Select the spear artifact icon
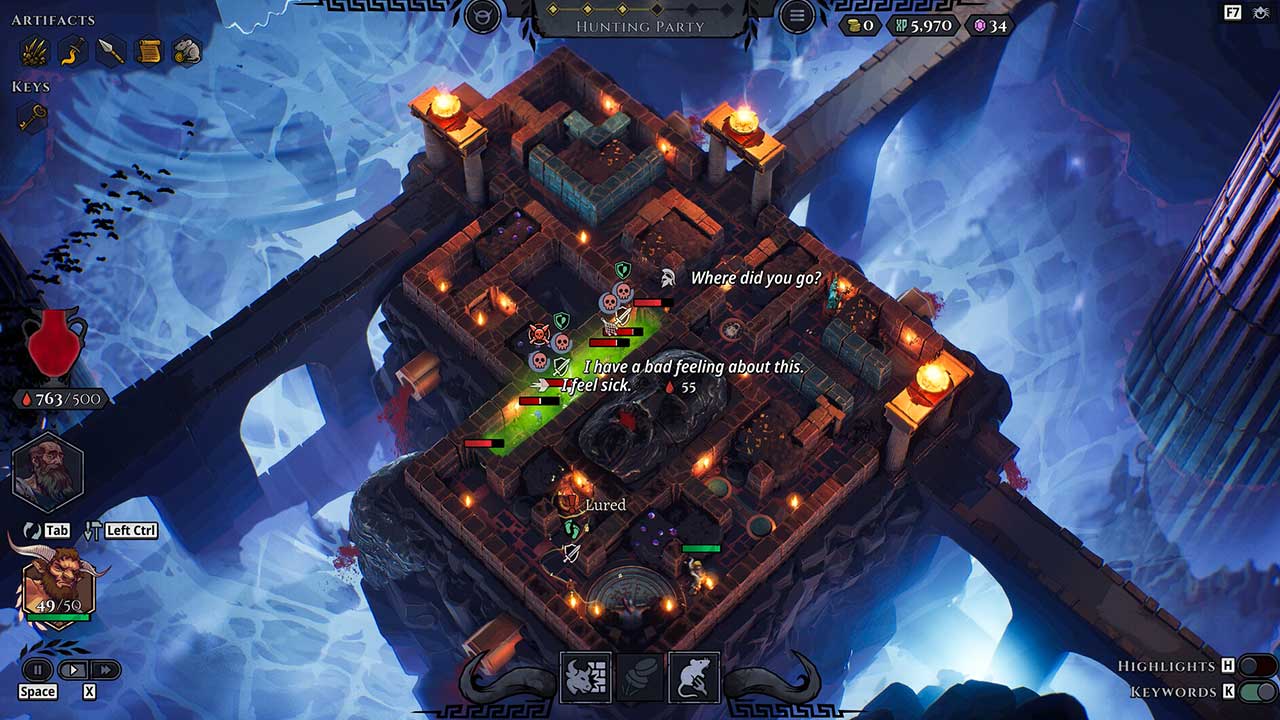 click(110, 50)
